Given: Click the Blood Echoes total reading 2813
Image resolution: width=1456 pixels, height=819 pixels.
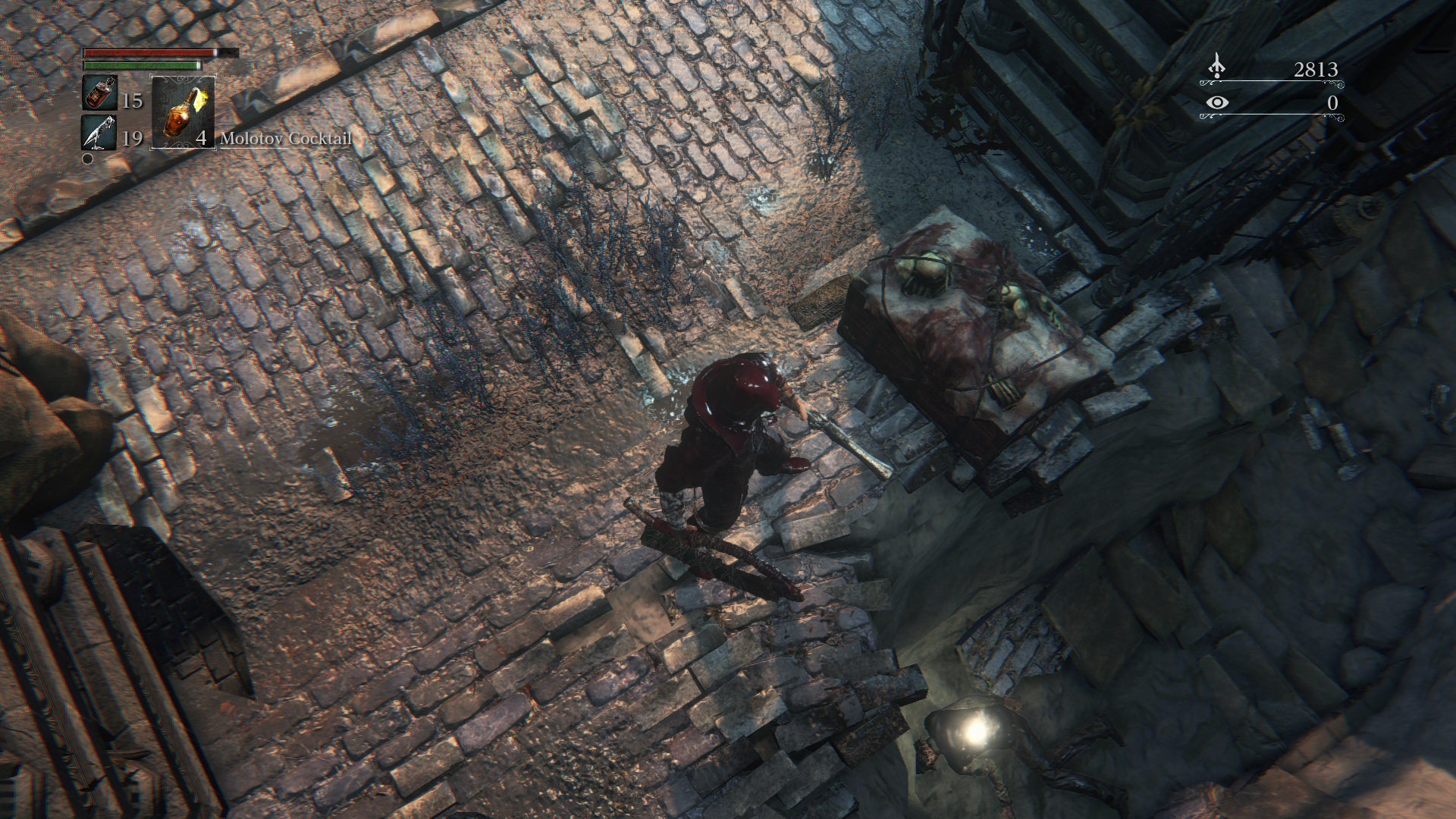Looking at the screenshot, I should [1316, 68].
